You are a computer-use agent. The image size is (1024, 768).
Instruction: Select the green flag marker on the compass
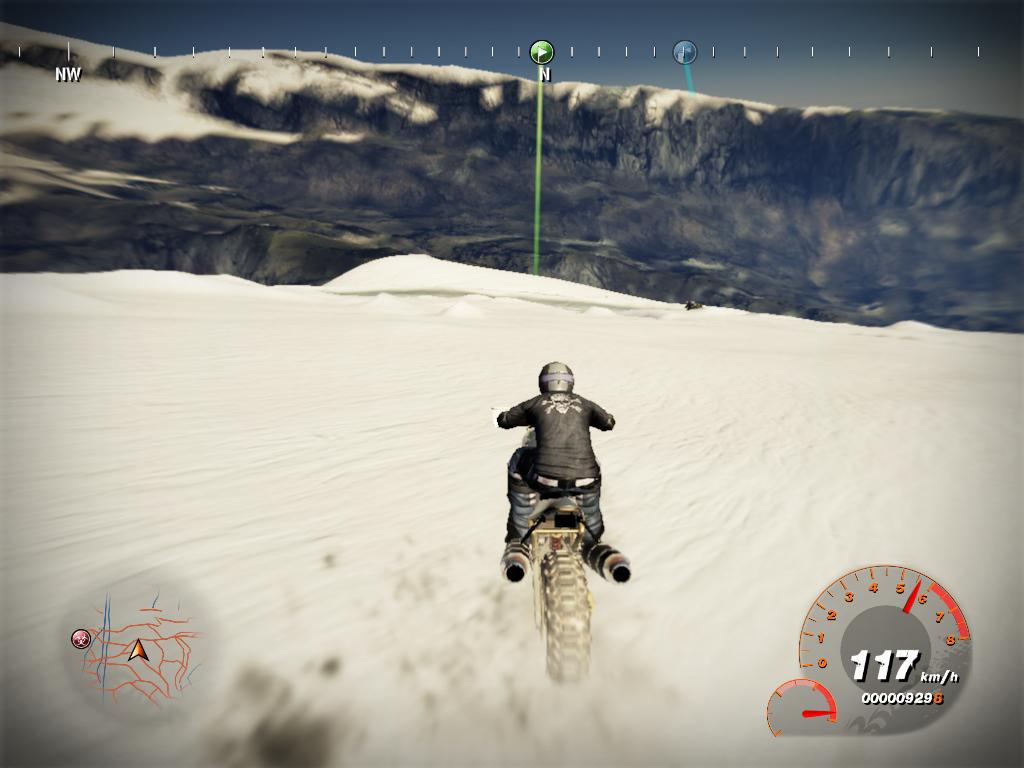tap(541, 52)
